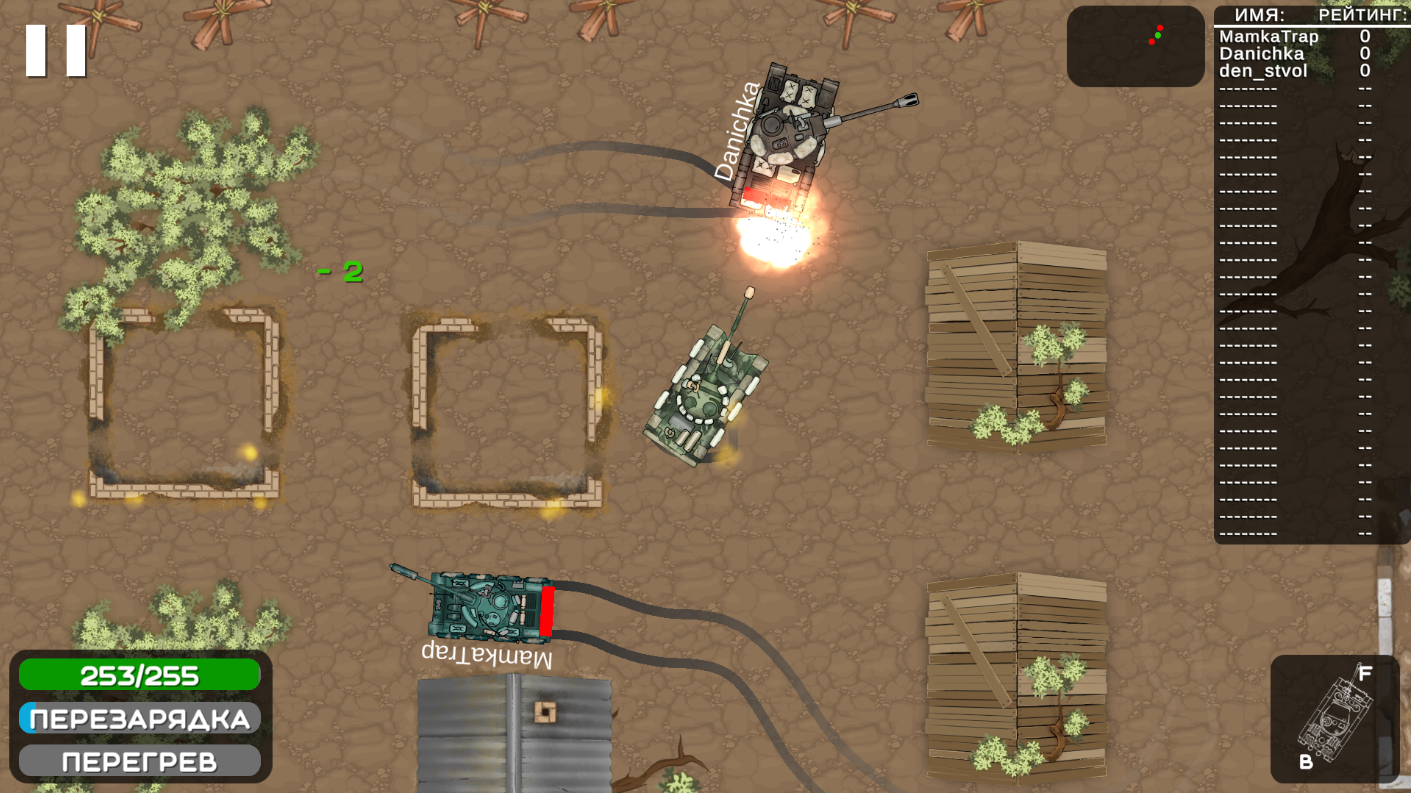
Task: Toggle the ПЕРЕЗАРЯДКА reload indicator
Action: [140, 717]
